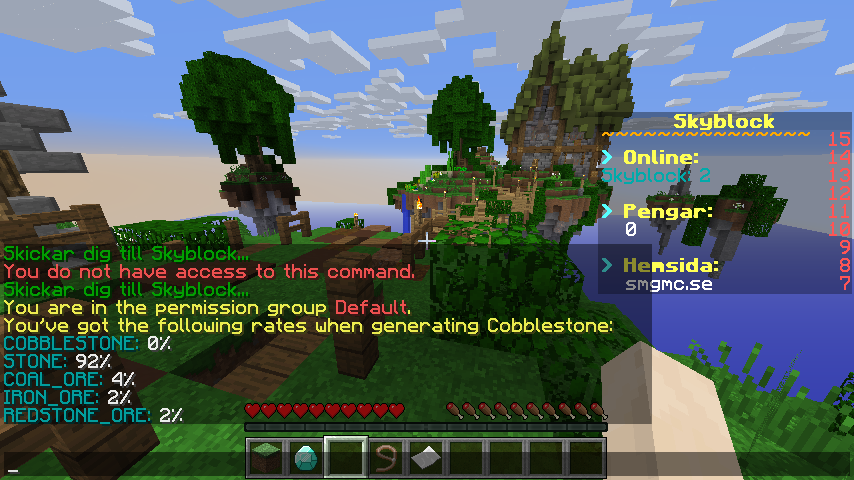Image resolution: width=854 pixels, height=480 pixels.
Task: Select the diamond hotbar slot
Action: click(305, 458)
